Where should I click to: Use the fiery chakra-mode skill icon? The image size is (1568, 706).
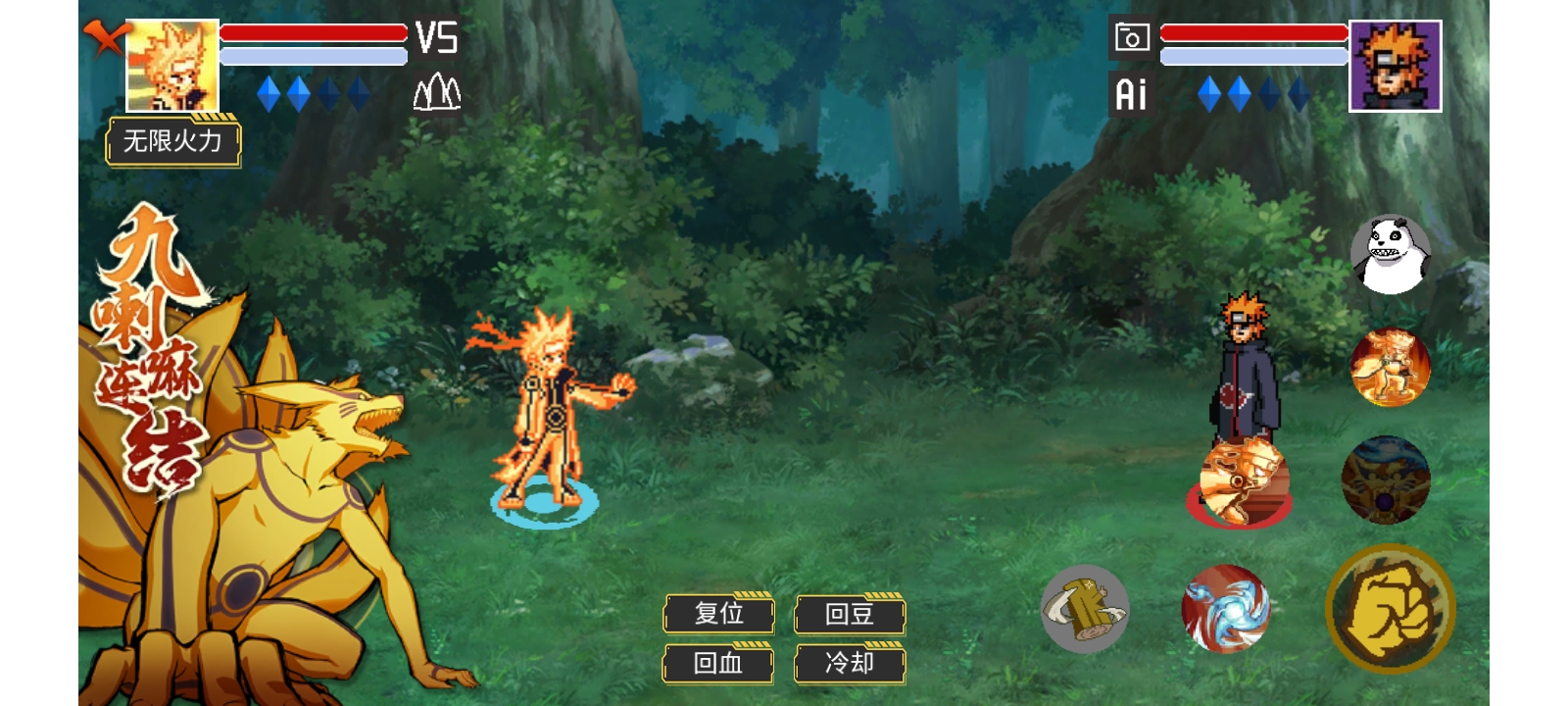(x=1390, y=368)
